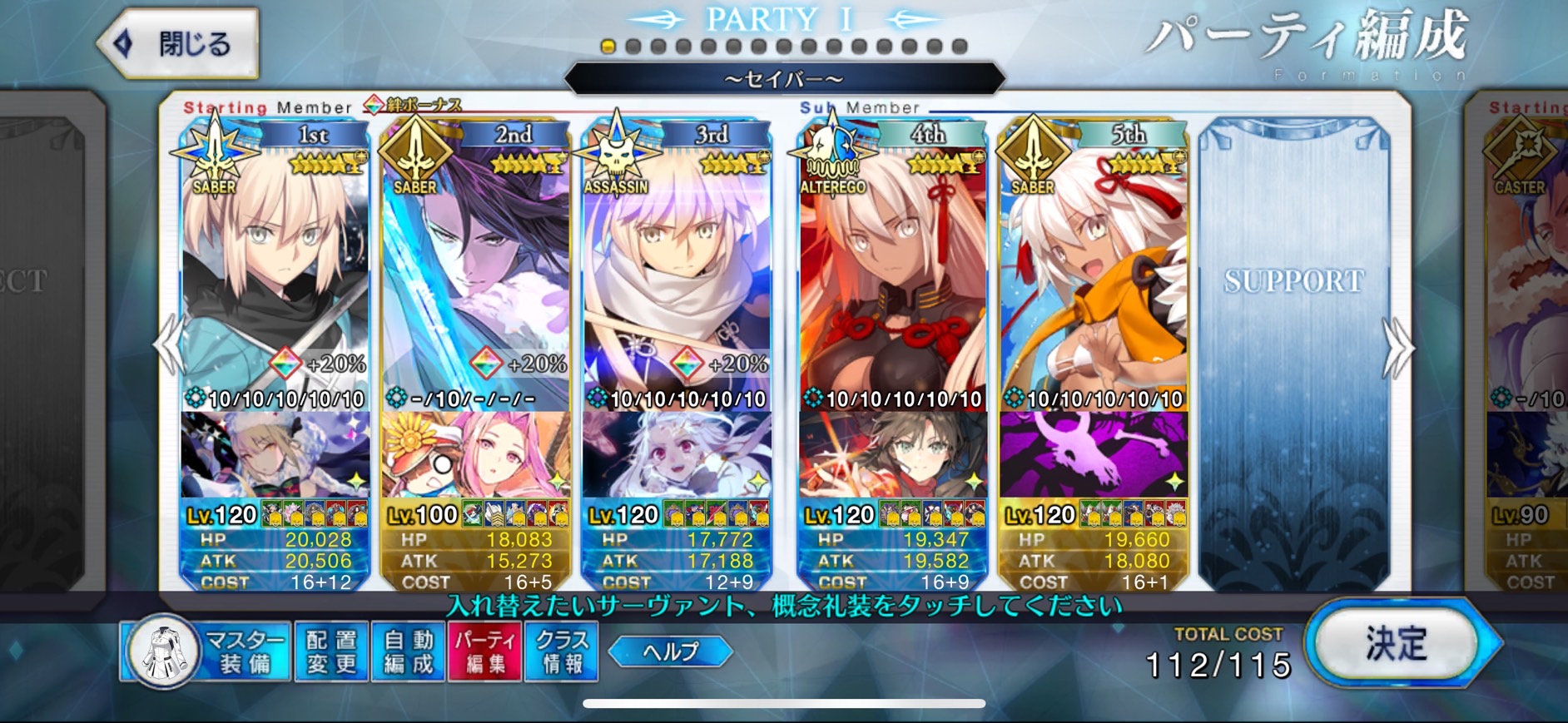Select the red パーティ編集 party edit button
Image resolution: width=1568 pixels, height=723 pixels.
click(x=484, y=651)
